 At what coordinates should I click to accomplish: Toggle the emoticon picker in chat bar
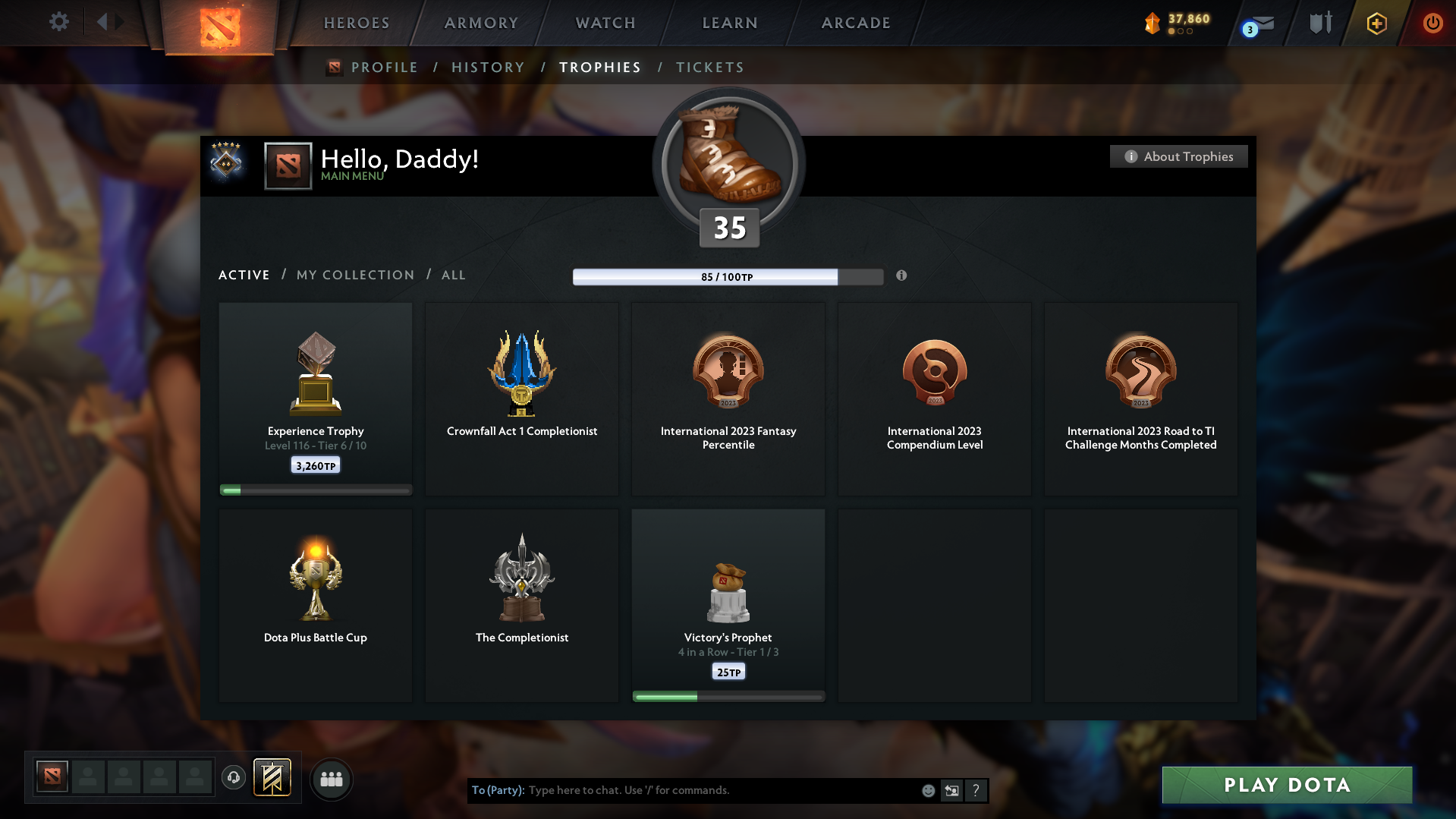(x=927, y=790)
